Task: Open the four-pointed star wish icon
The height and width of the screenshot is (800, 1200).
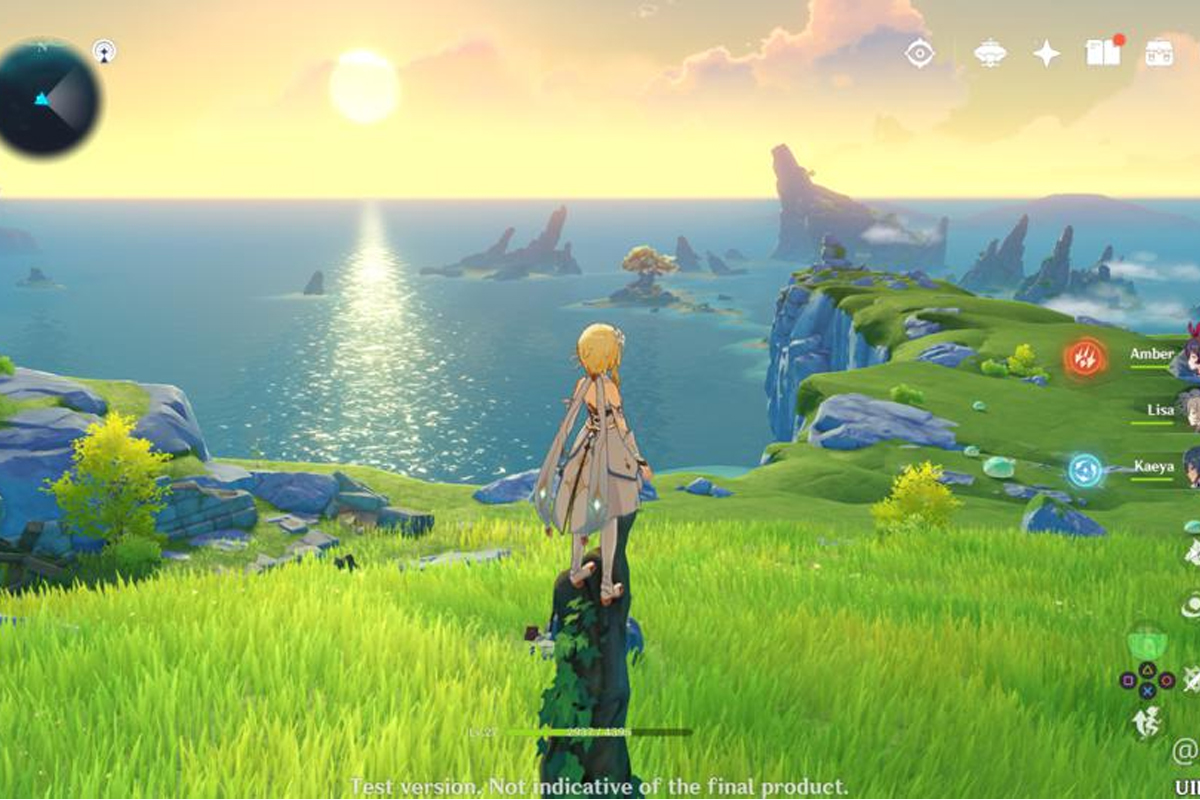Action: 1046,53
